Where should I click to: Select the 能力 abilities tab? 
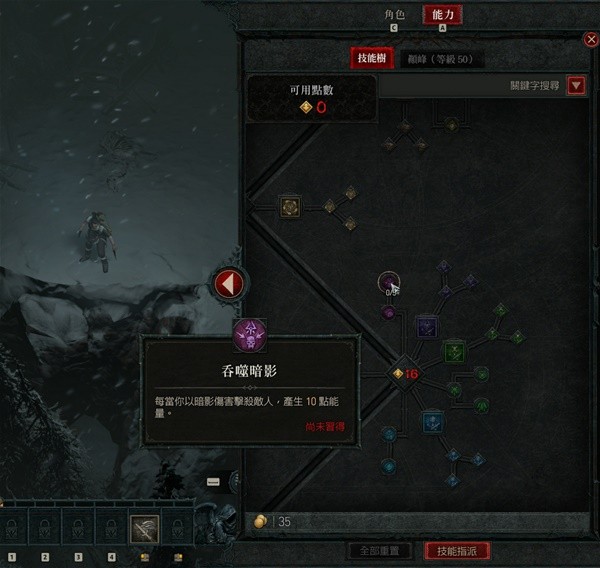click(x=442, y=15)
